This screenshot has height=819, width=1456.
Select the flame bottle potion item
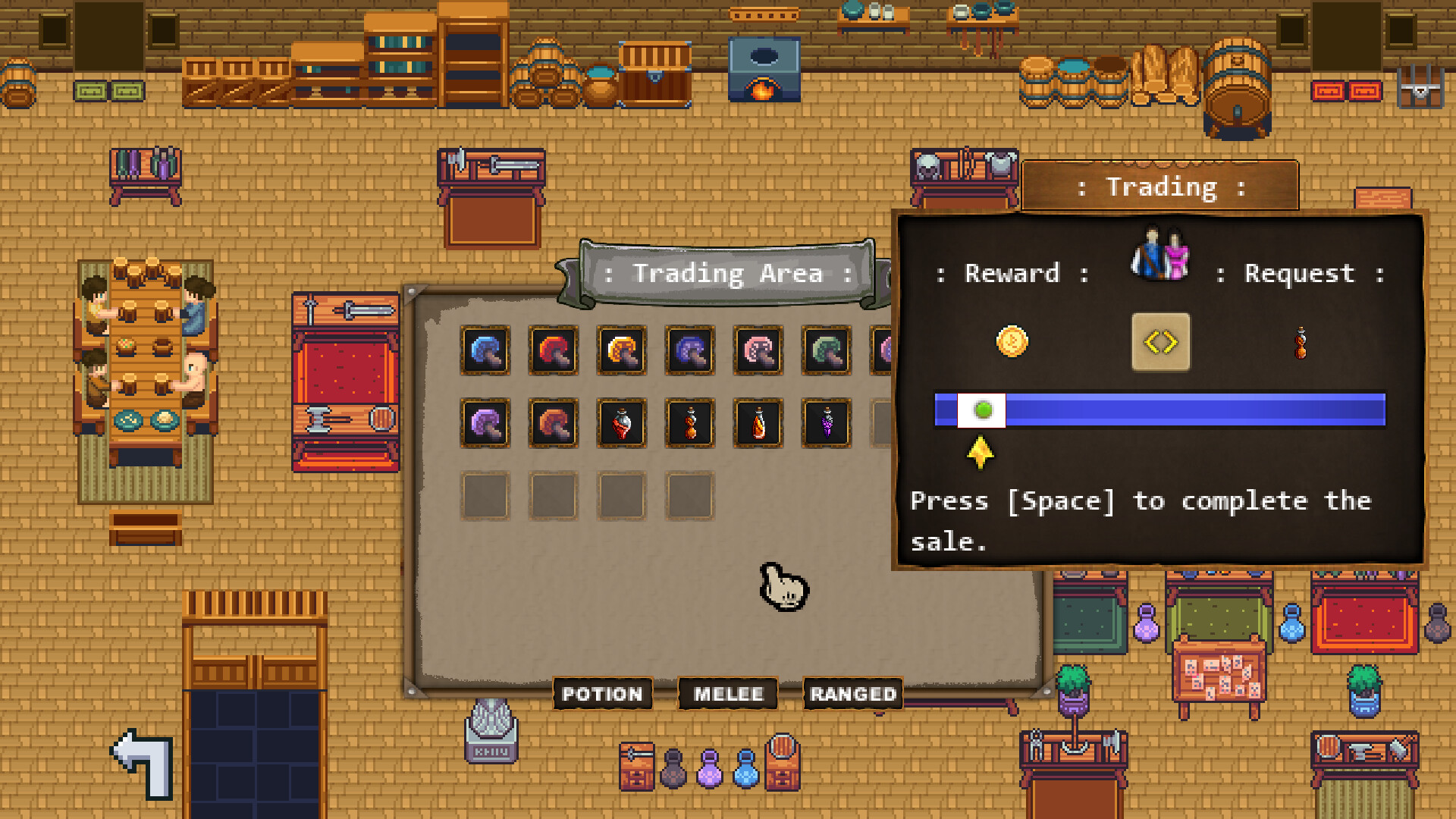coord(758,423)
